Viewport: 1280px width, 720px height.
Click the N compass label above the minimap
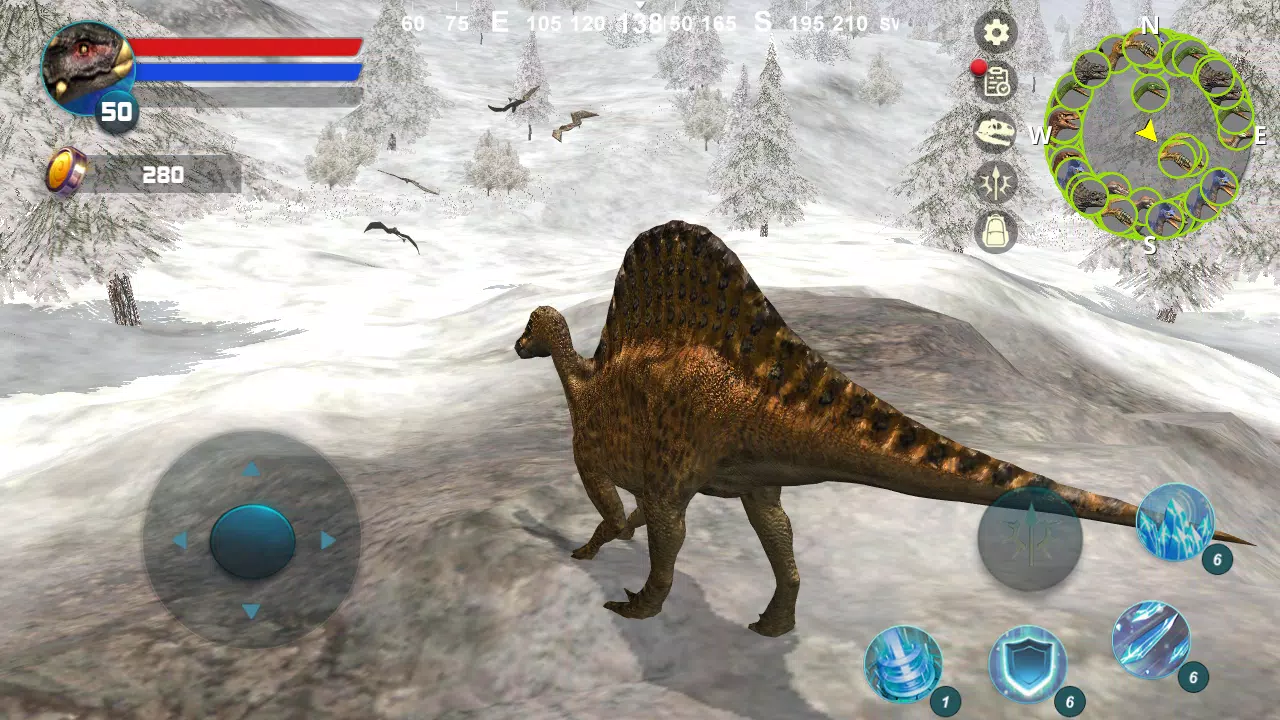point(1150,26)
